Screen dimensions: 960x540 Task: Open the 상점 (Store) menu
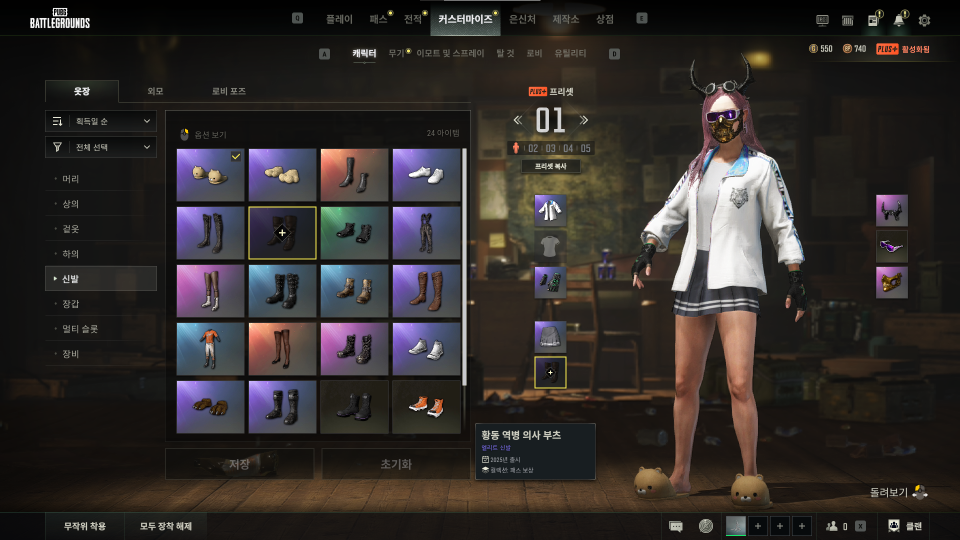click(605, 19)
